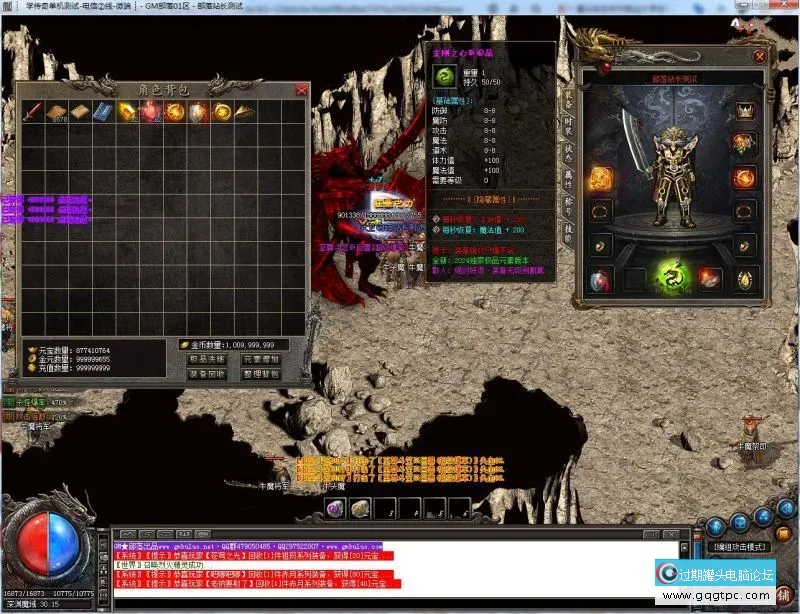
Task: Click the 编组攻击模式 attack mode label
Action: tap(740, 547)
